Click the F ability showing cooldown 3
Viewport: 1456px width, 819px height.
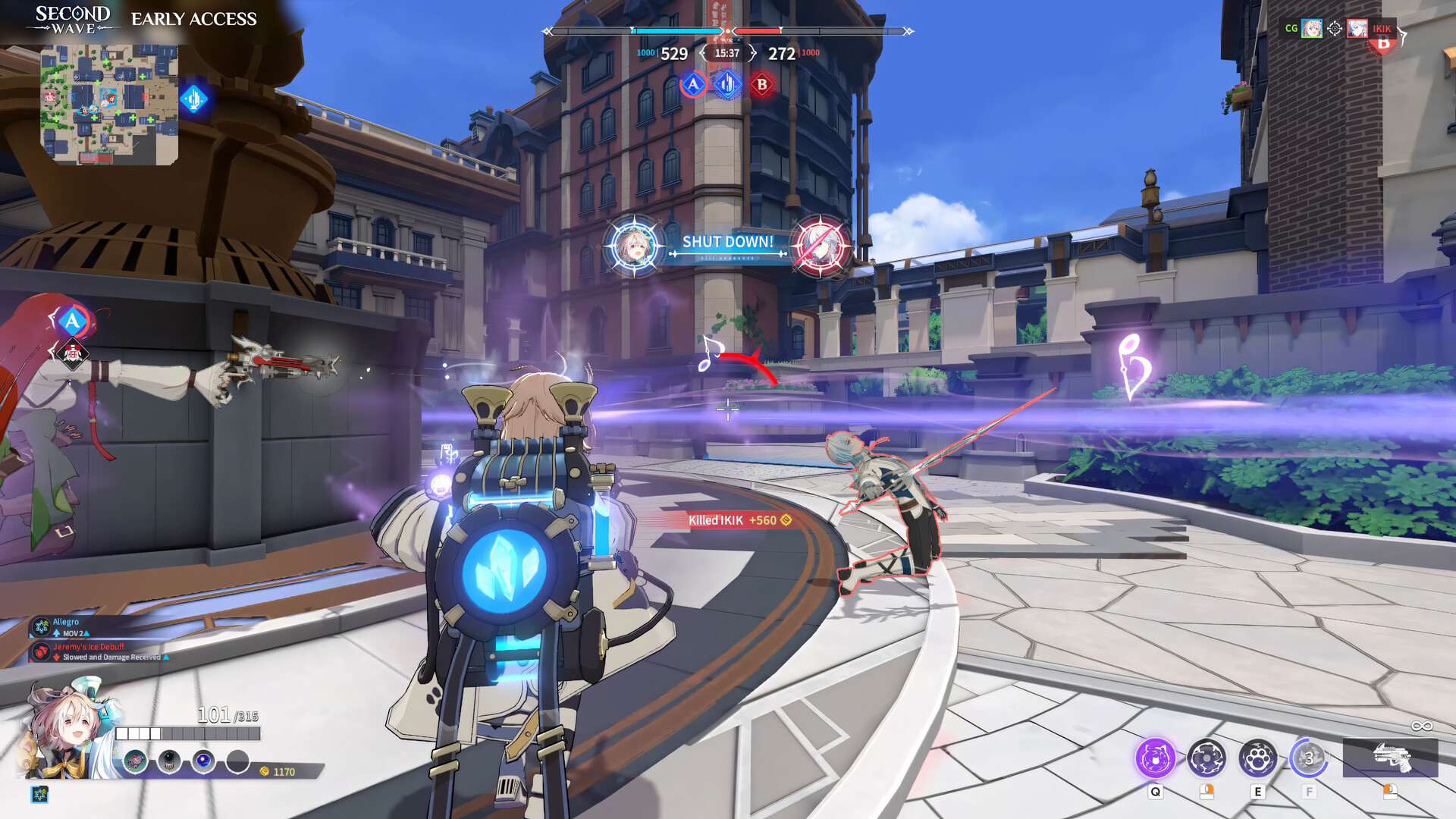[1311, 758]
